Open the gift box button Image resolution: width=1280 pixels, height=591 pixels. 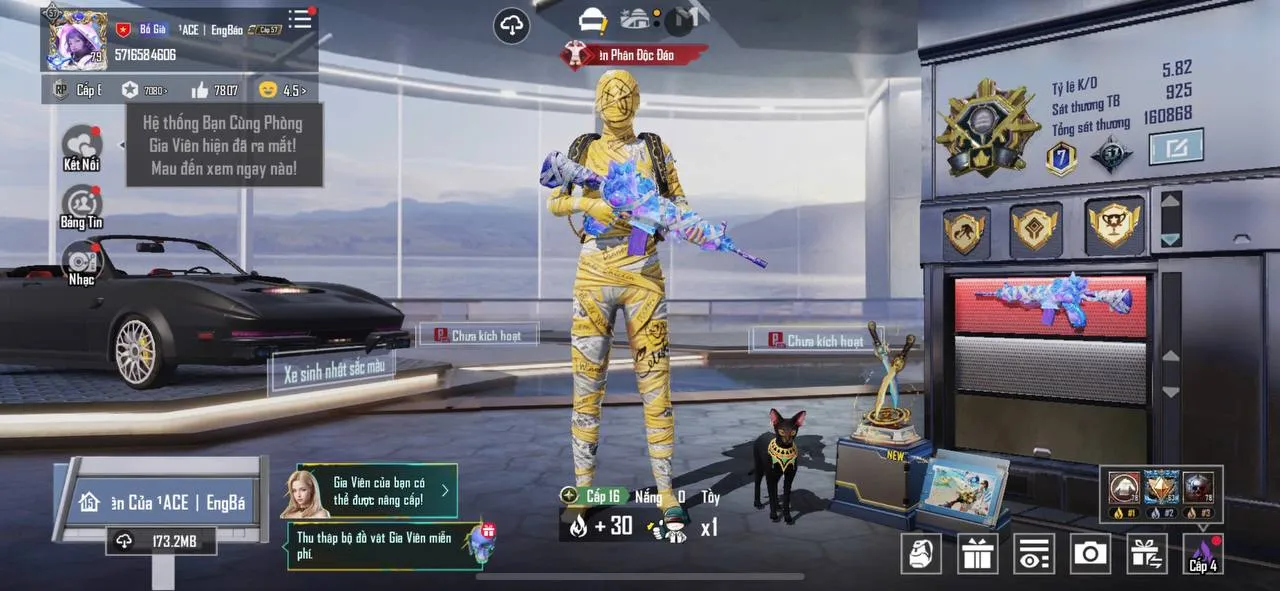click(x=977, y=553)
